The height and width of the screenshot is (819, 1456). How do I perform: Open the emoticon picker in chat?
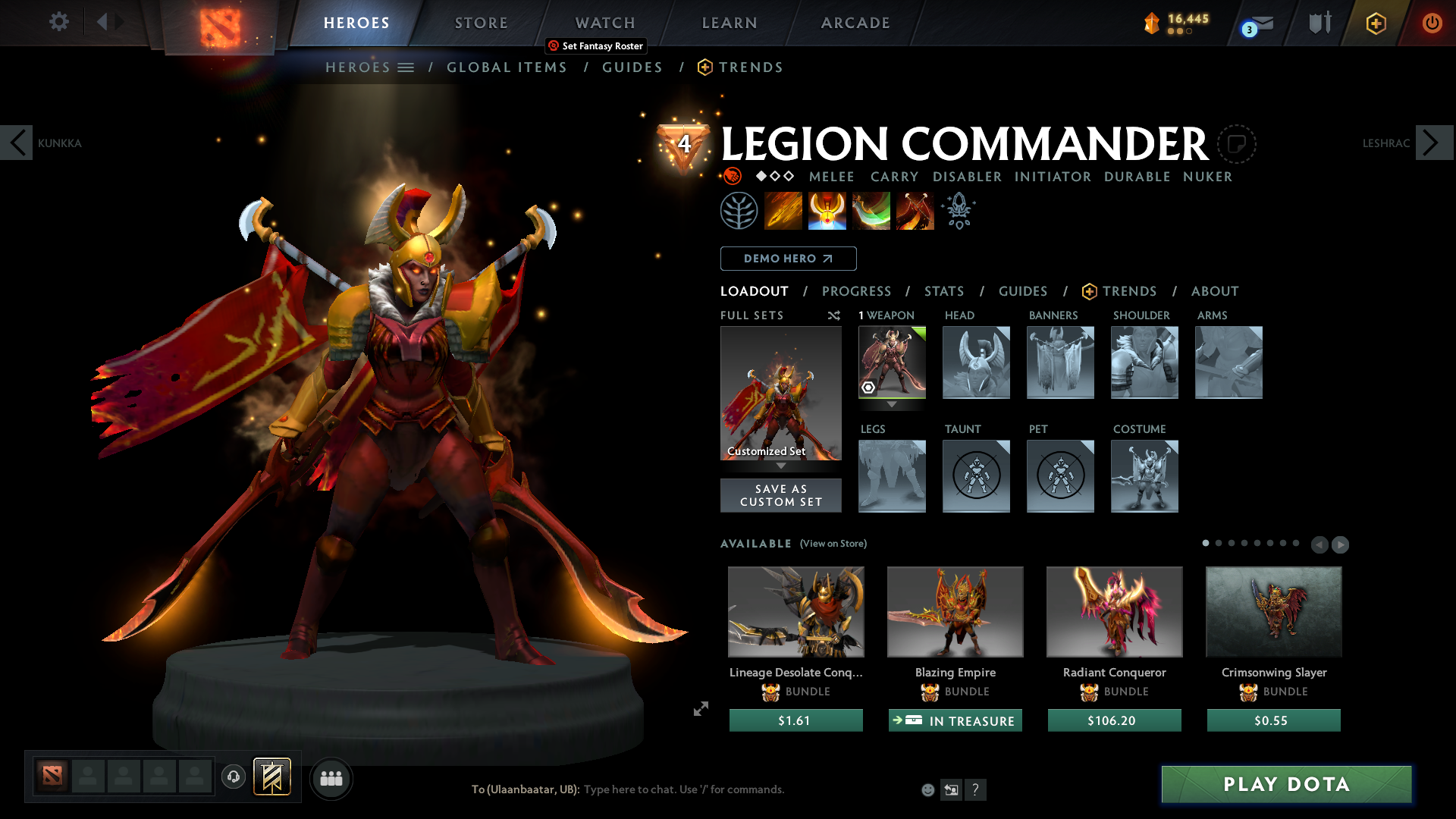coord(927,789)
